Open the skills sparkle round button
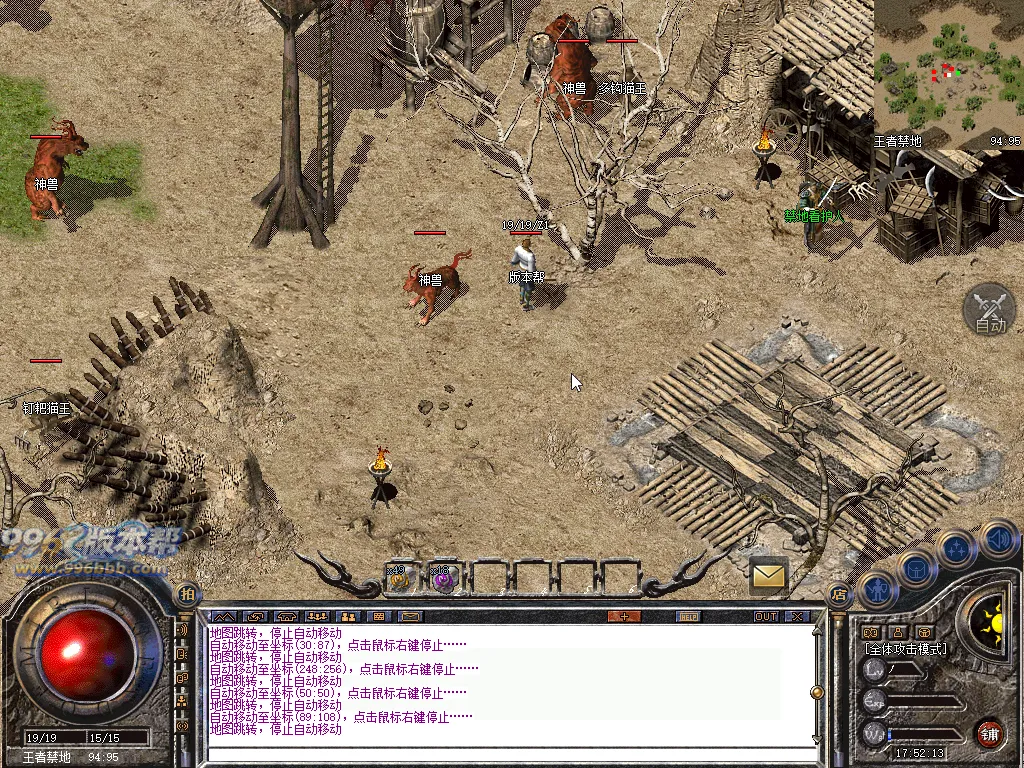The width and height of the screenshot is (1024, 768). click(957, 547)
